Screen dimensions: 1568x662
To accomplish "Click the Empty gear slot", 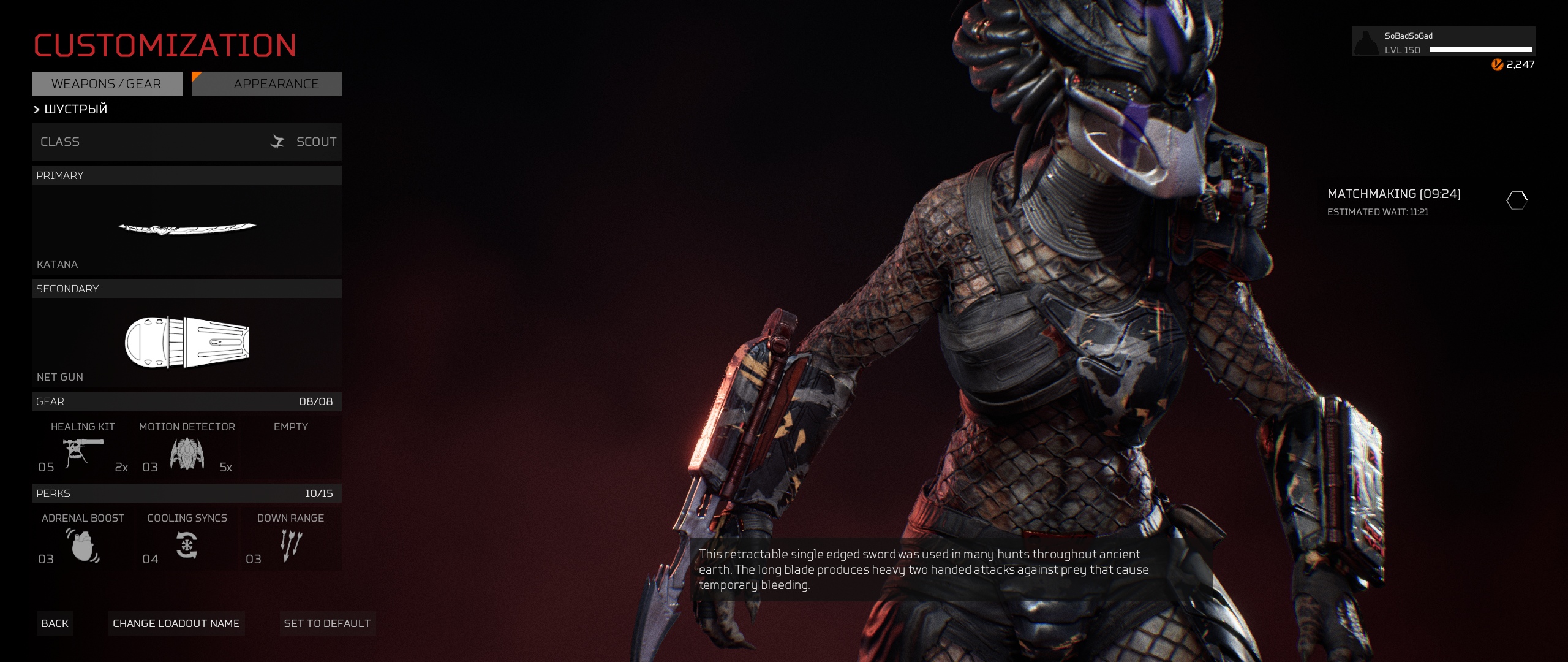I will (290, 449).
